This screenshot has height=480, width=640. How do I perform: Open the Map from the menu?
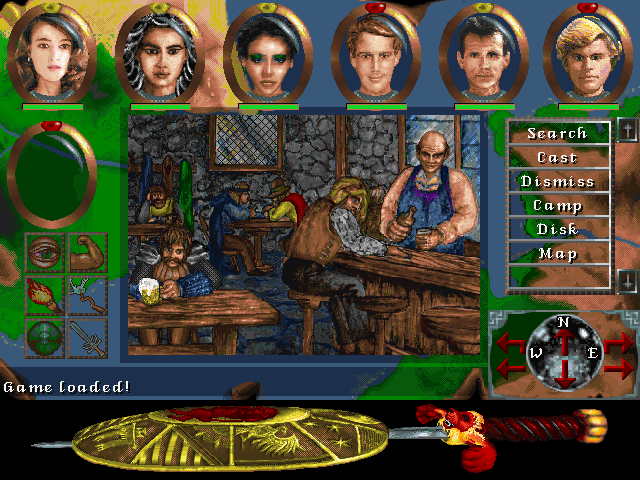point(557,253)
